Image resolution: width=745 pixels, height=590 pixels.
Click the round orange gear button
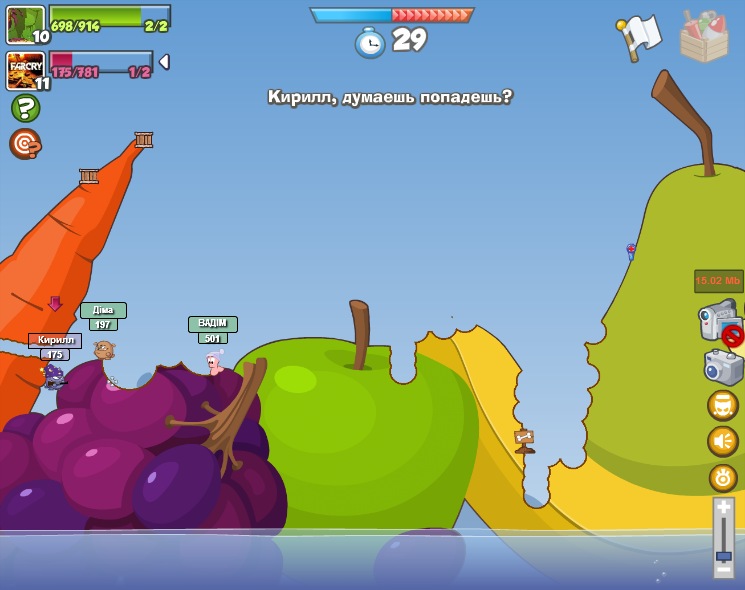[x=723, y=477]
